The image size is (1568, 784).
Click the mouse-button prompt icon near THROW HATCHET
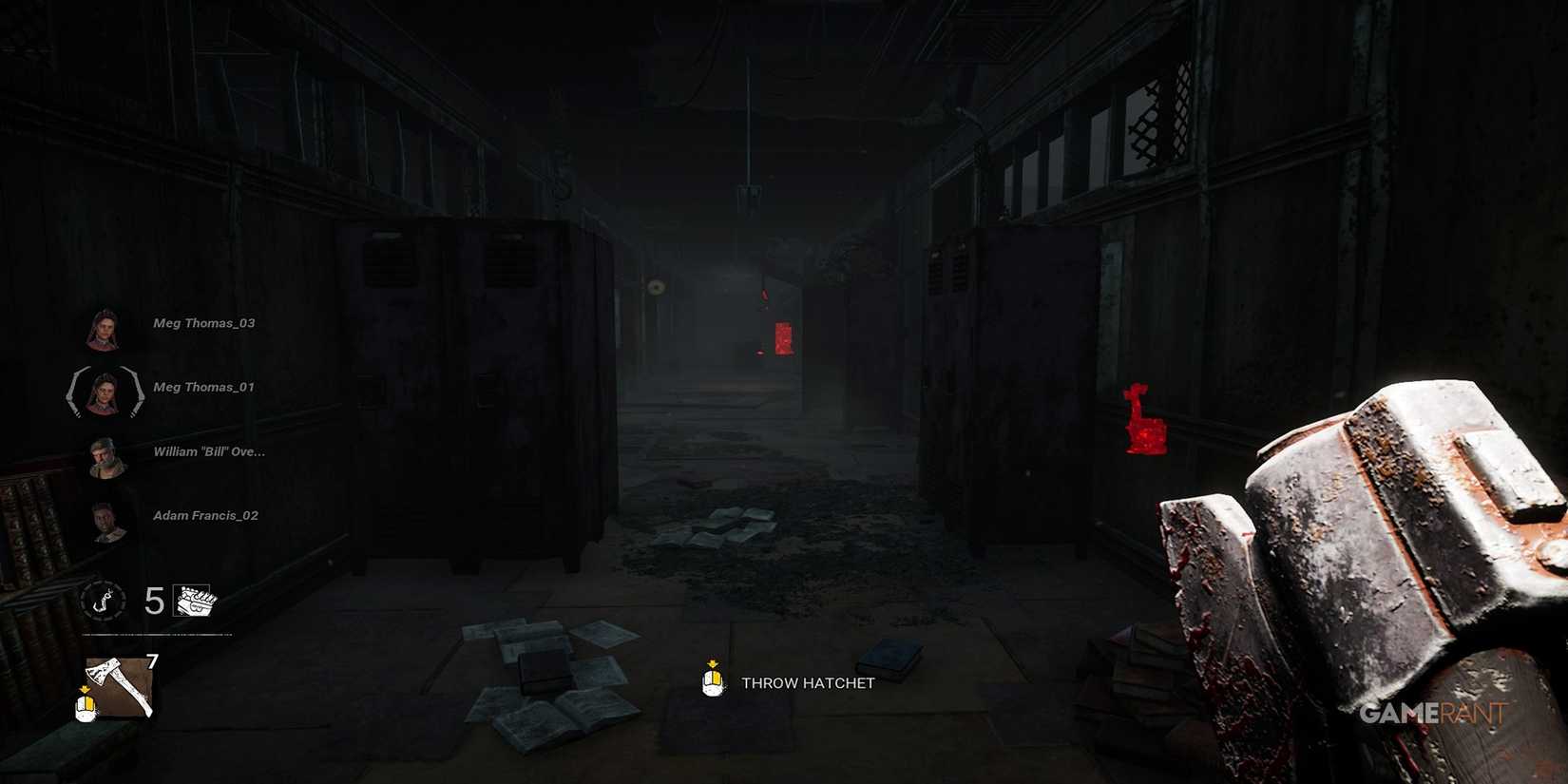click(x=711, y=682)
